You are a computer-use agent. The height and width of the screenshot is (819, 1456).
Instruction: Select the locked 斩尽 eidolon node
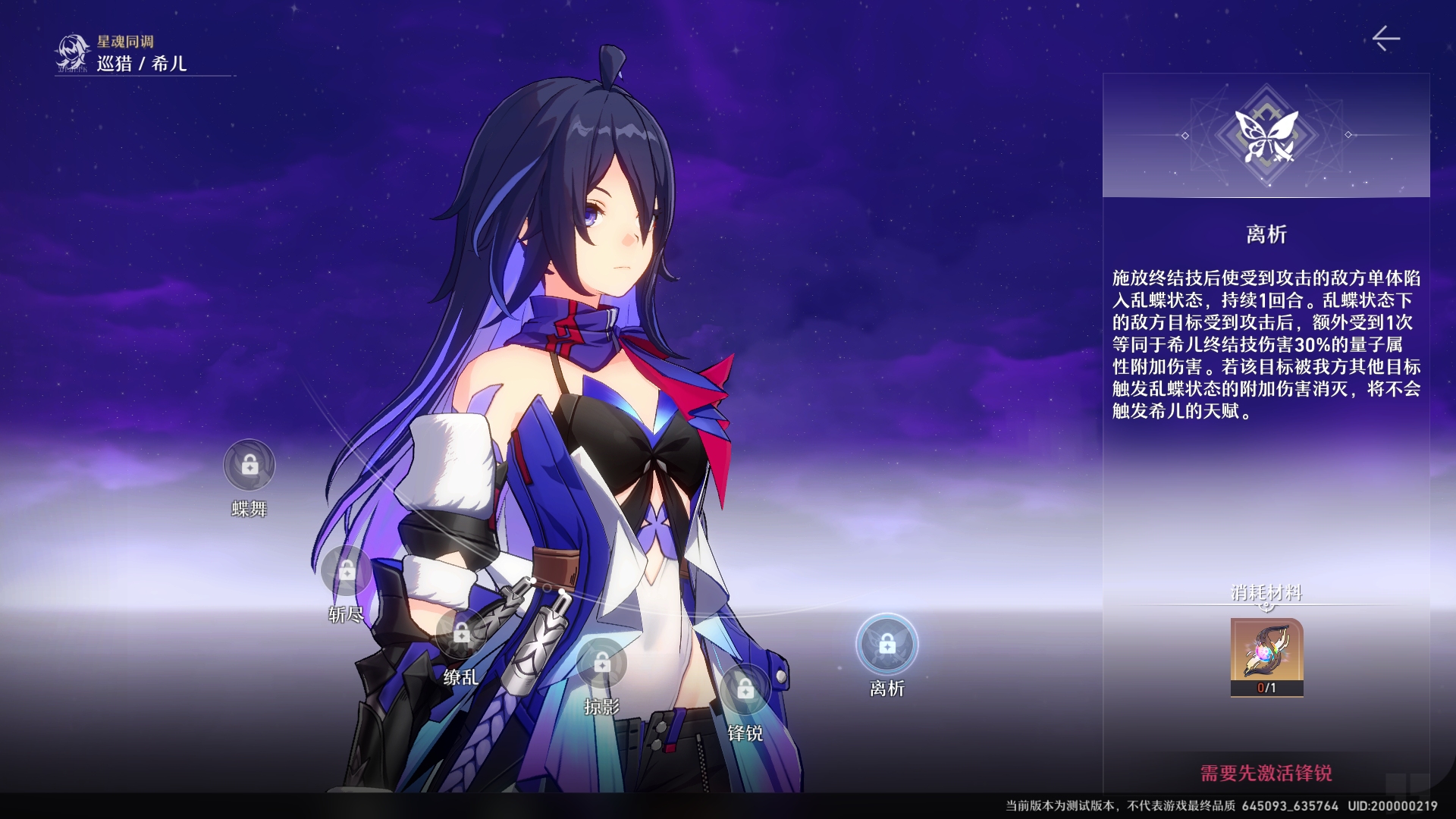[x=347, y=570]
